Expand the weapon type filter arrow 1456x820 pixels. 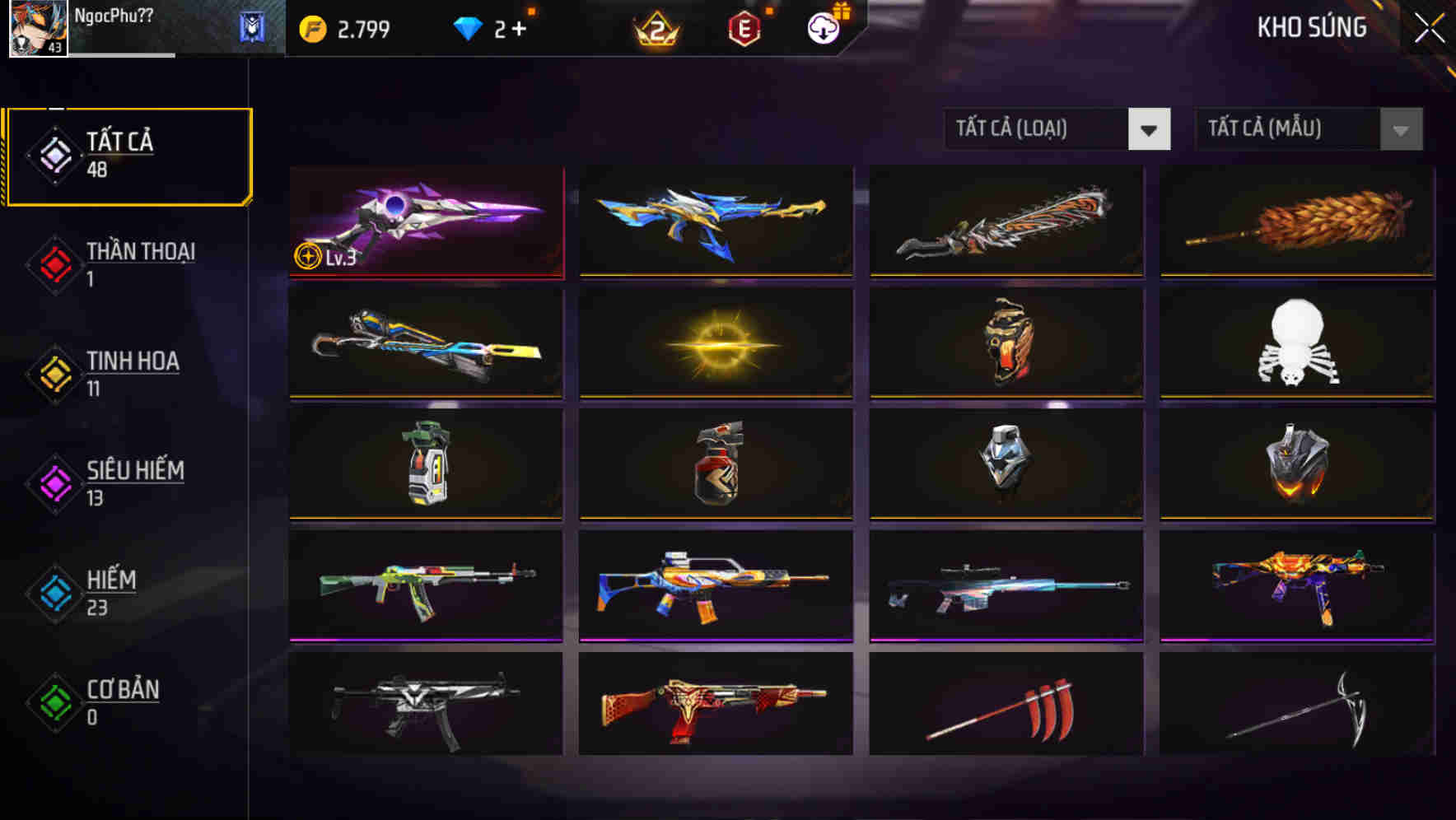click(x=1150, y=129)
